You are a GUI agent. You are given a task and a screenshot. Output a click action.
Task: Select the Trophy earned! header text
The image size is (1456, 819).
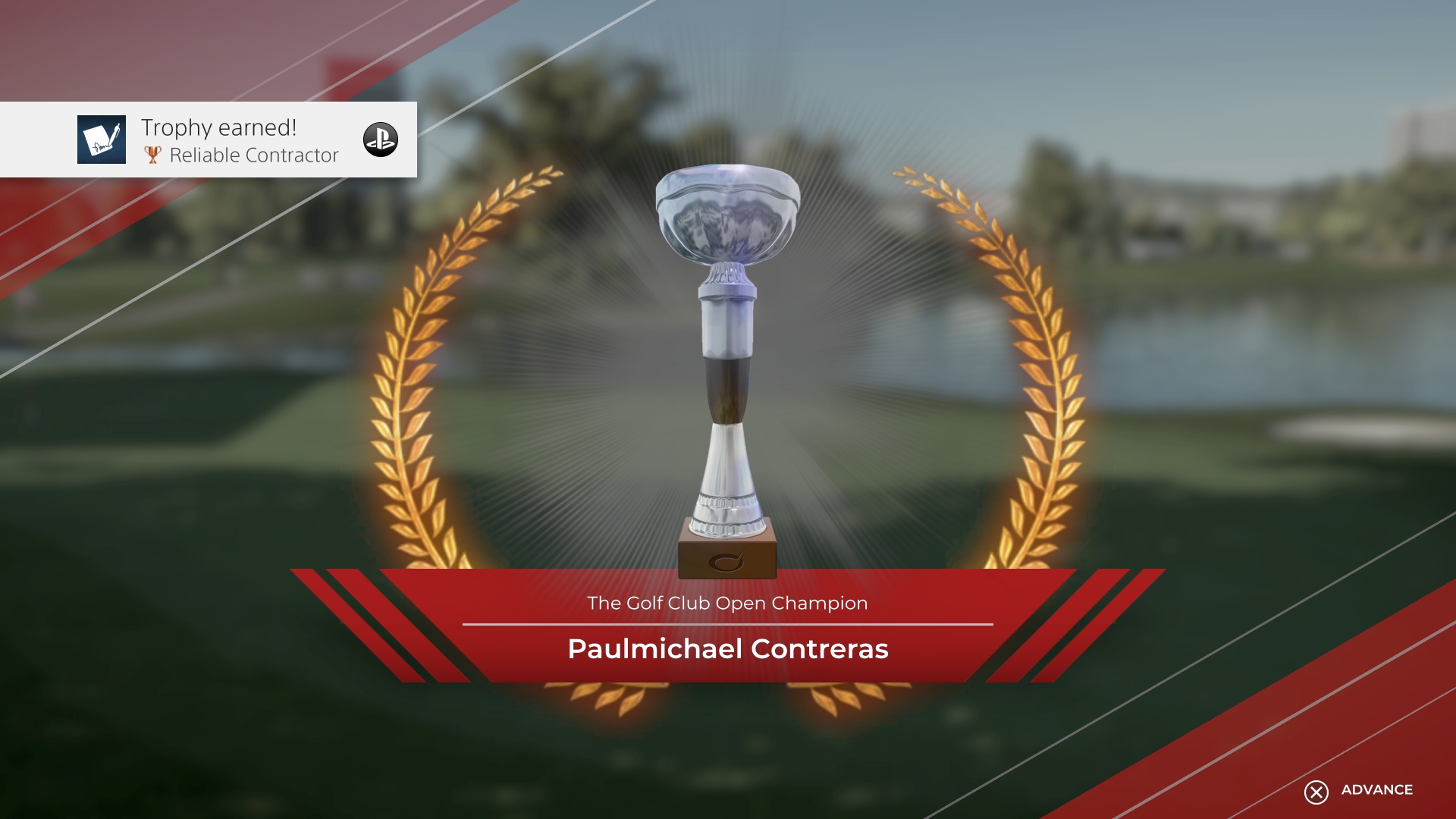(x=218, y=127)
